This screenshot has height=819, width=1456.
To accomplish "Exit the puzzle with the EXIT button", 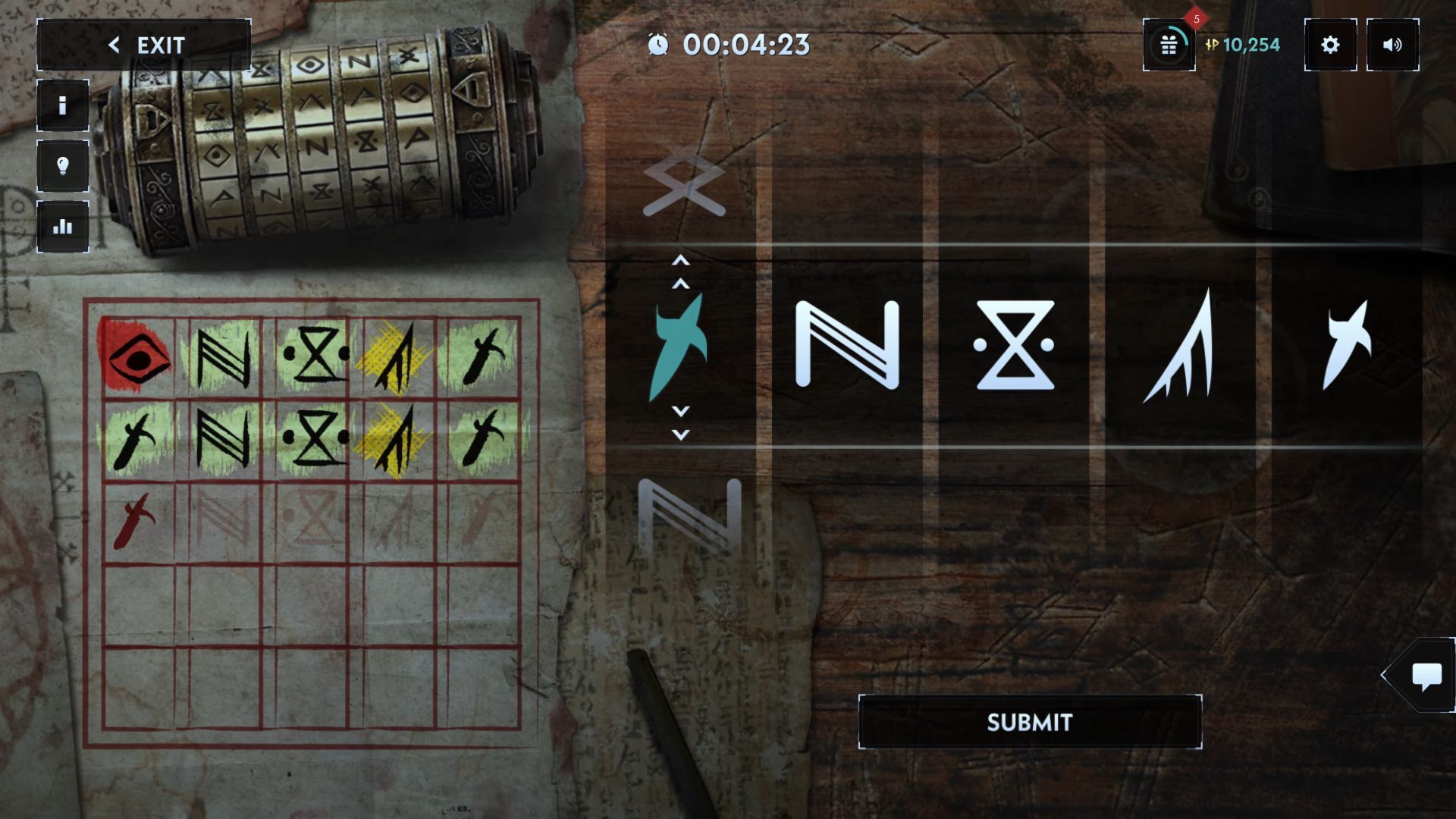I will point(144,45).
